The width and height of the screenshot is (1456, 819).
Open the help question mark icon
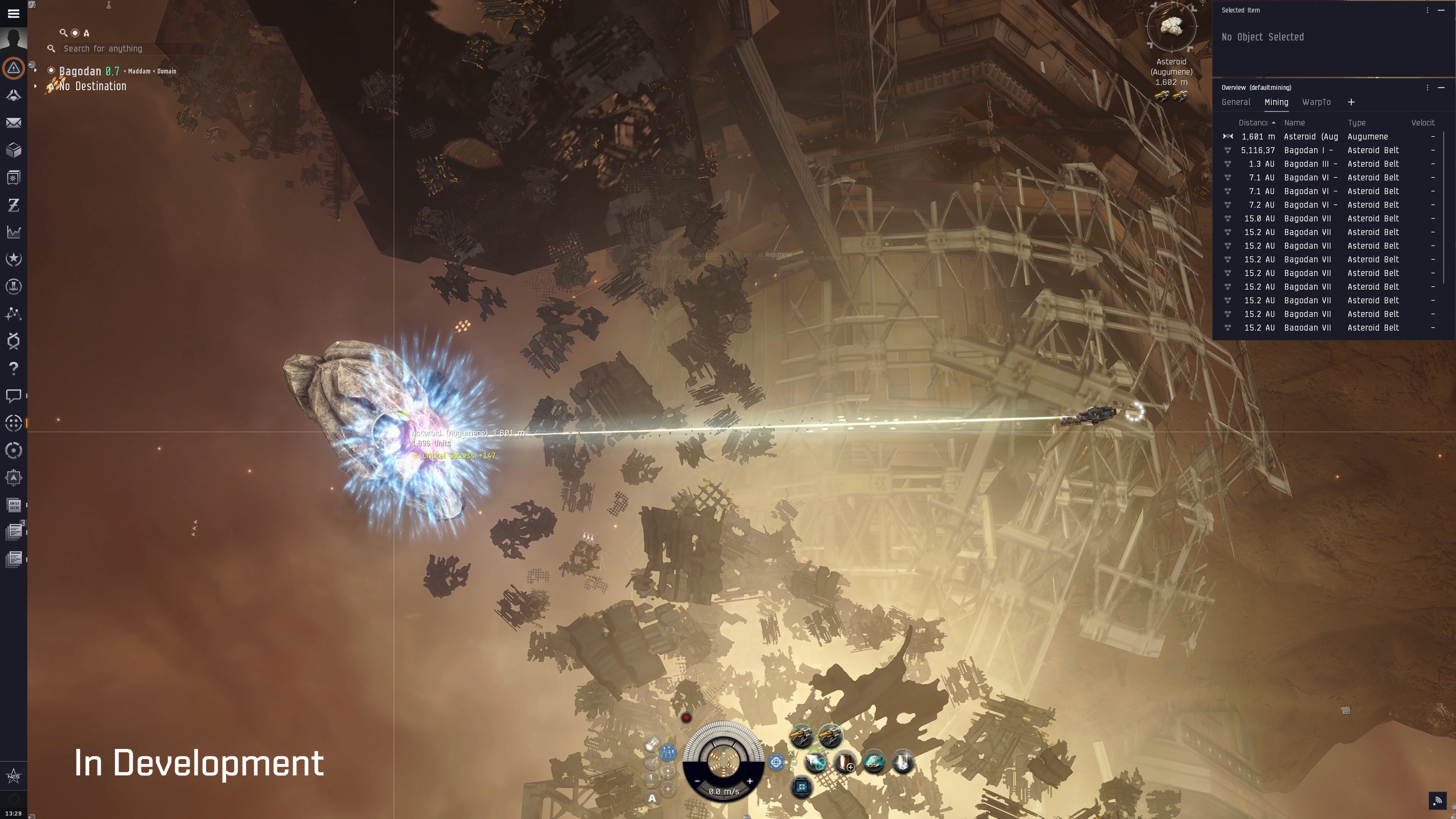click(x=14, y=369)
